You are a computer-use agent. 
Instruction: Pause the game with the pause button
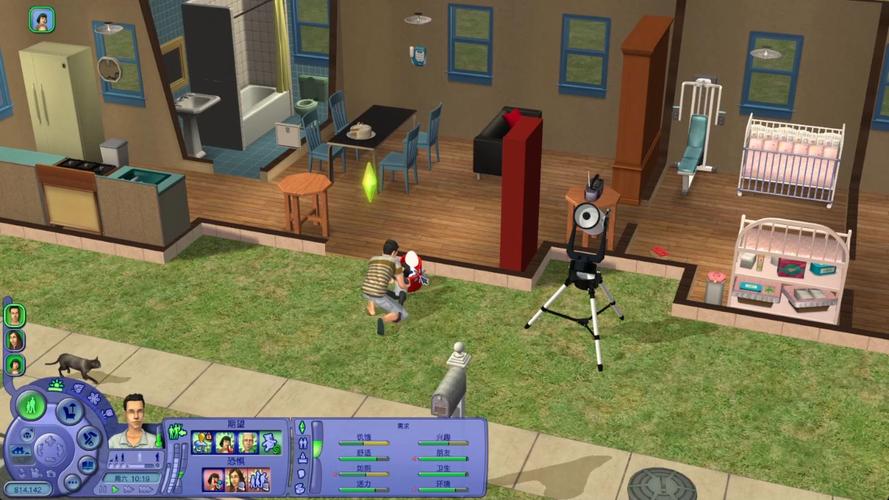pos(101,491)
